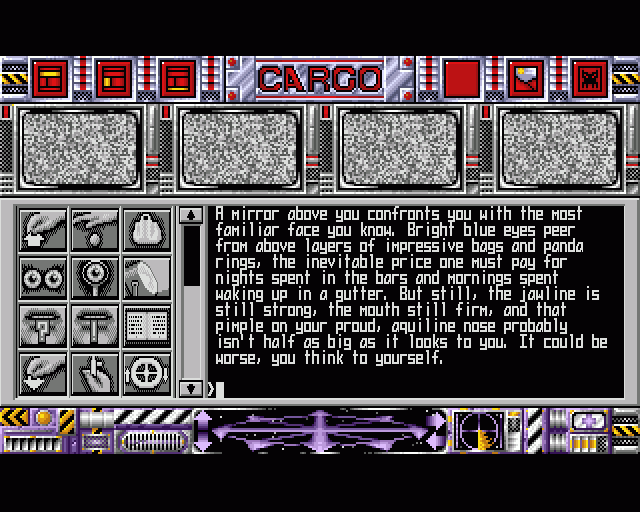This screenshot has width=640, height=512.
Task: Click the text scrollbar up arrow
Action: (191, 215)
